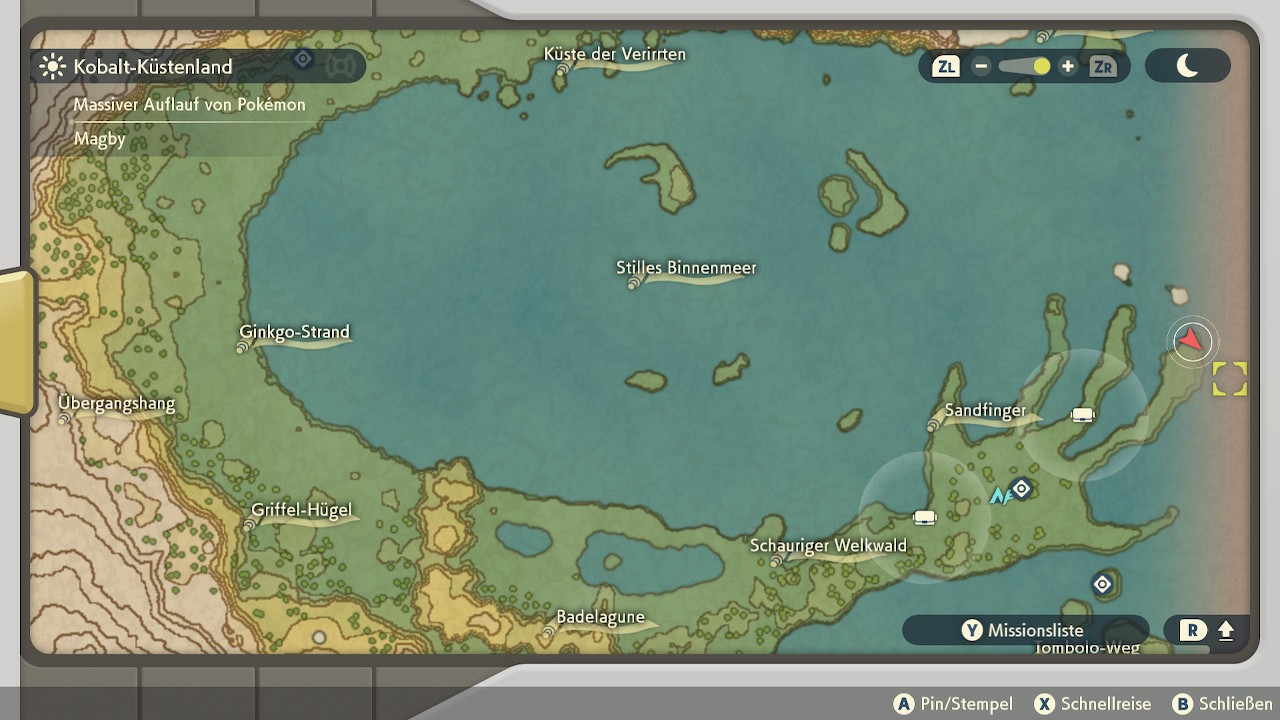Screen dimensions: 1280x720
Task: Open the Kobalt-Küstenland area header
Action: 153,67
